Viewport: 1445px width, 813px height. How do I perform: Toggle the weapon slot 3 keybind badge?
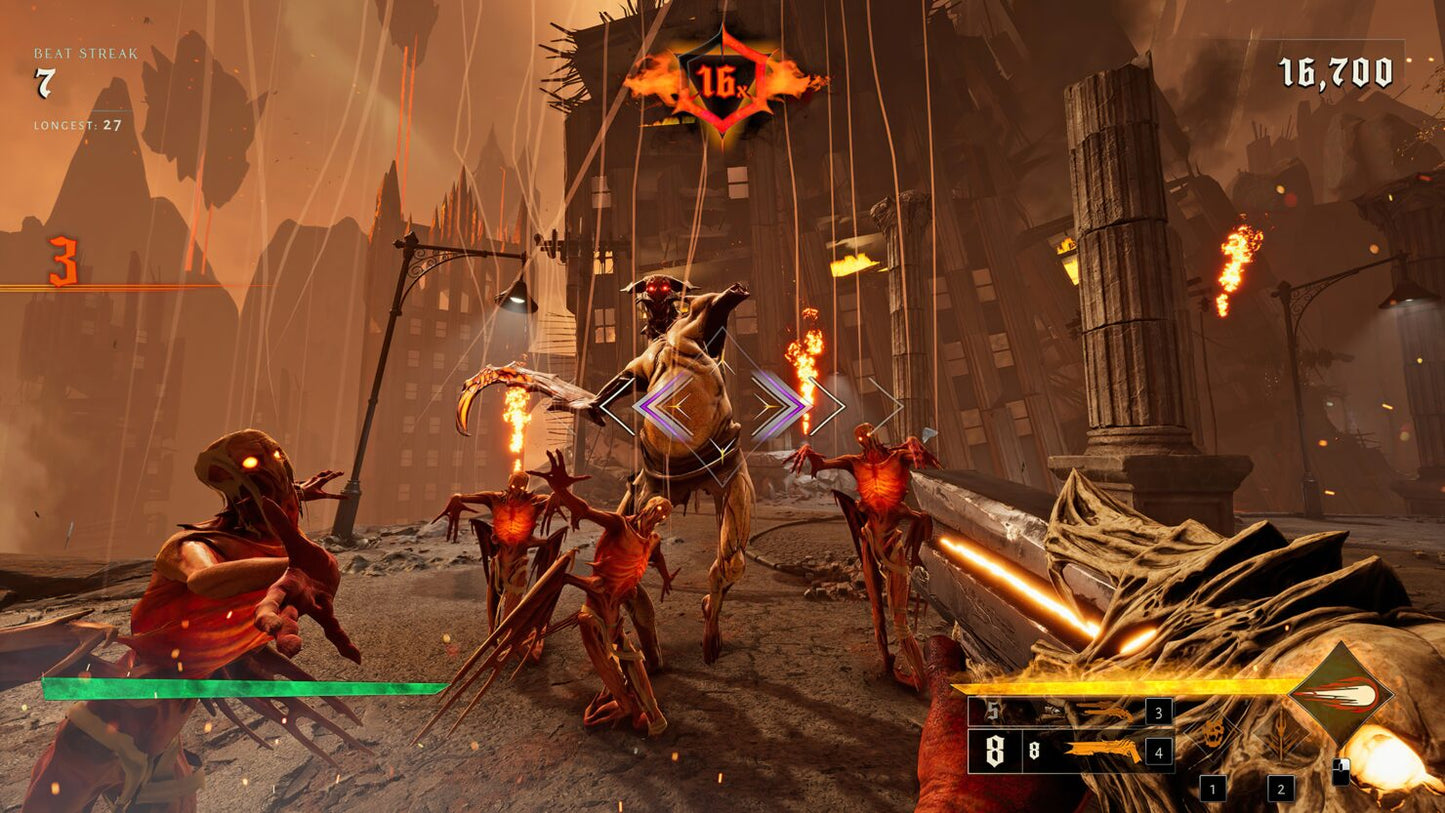pyautogui.click(x=1158, y=713)
